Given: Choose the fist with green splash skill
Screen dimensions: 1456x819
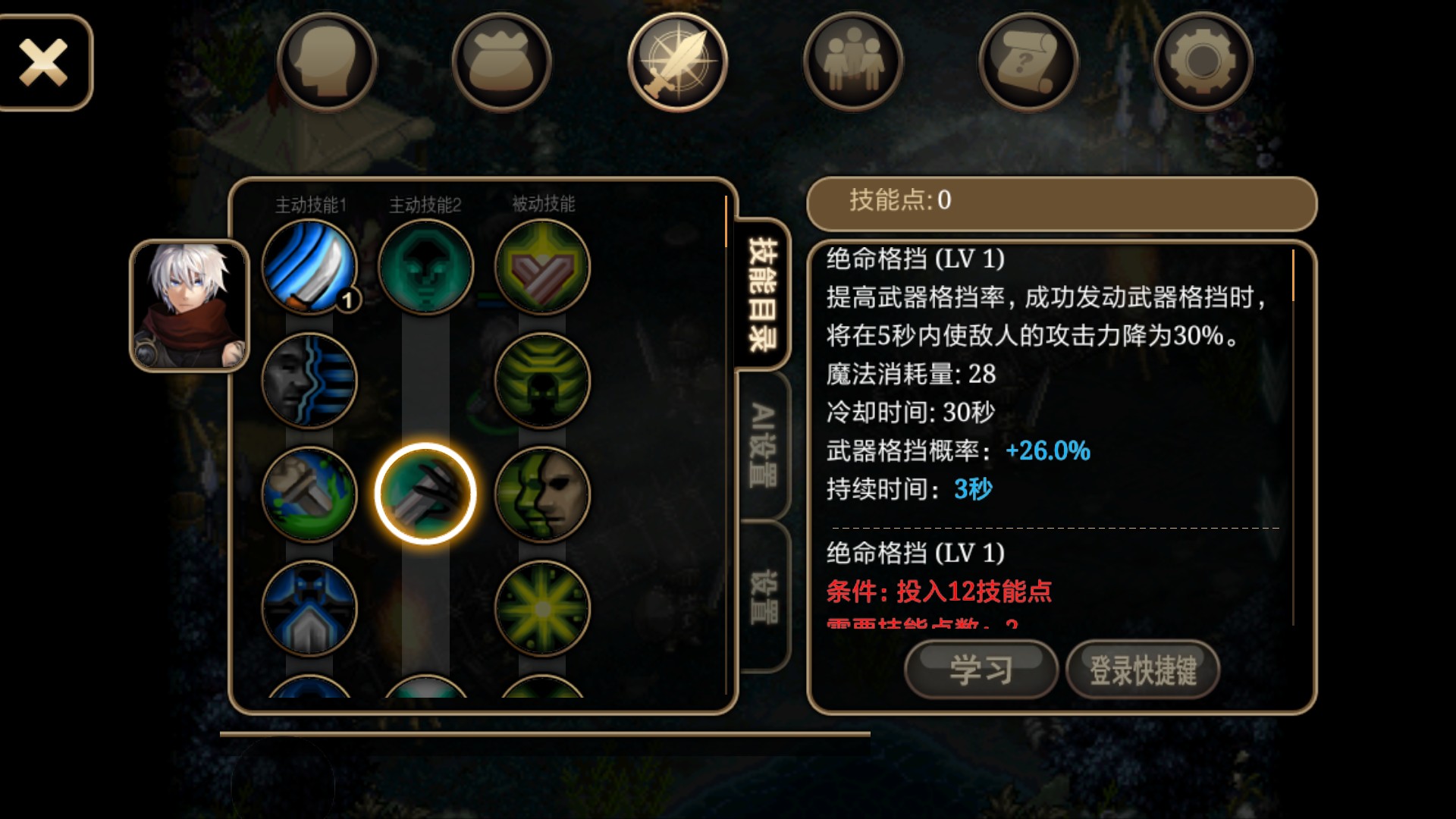Looking at the screenshot, I should pos(309,494).
